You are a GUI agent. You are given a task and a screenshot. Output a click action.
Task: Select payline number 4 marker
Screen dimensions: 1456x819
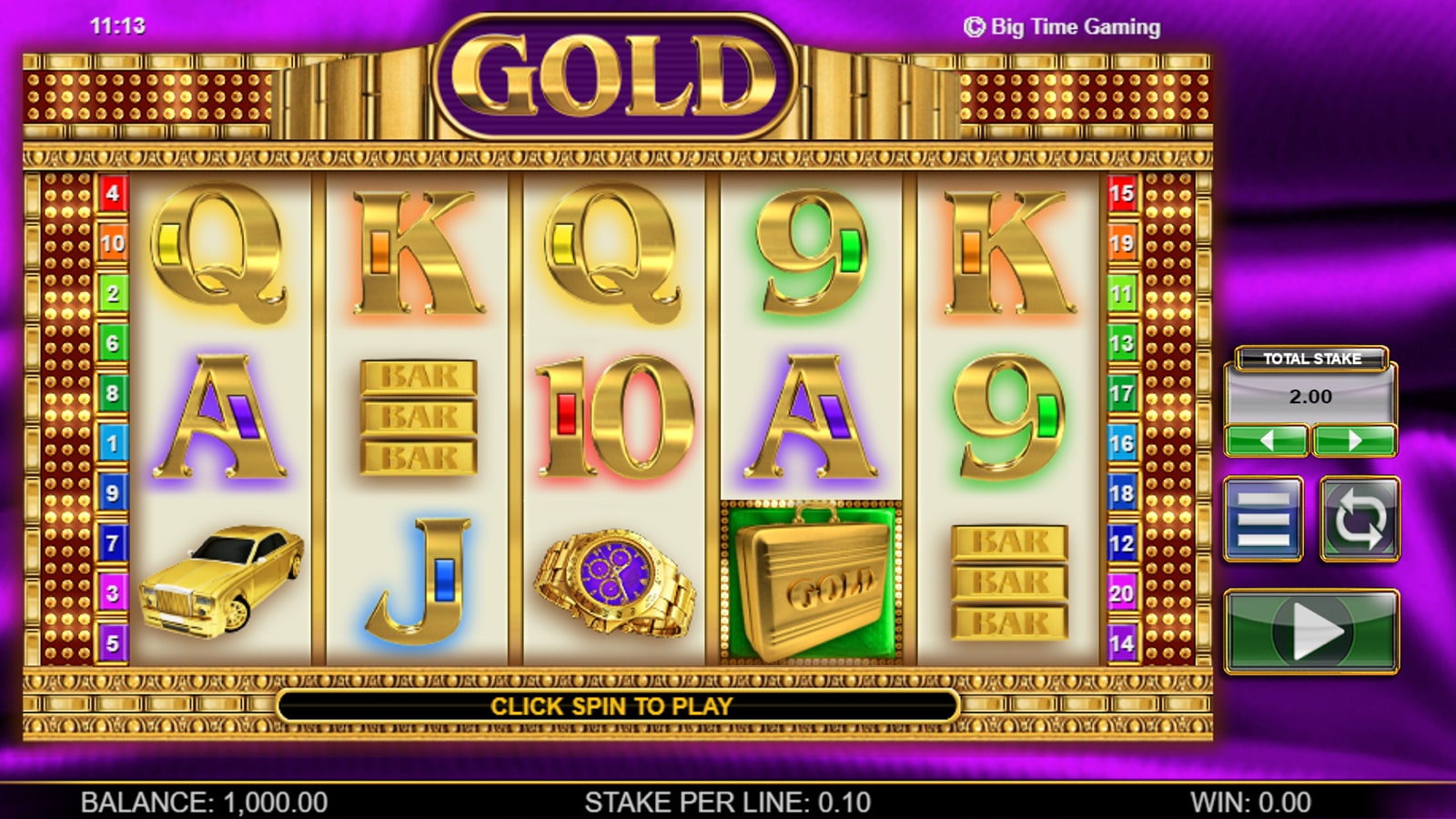coord(112,193)
